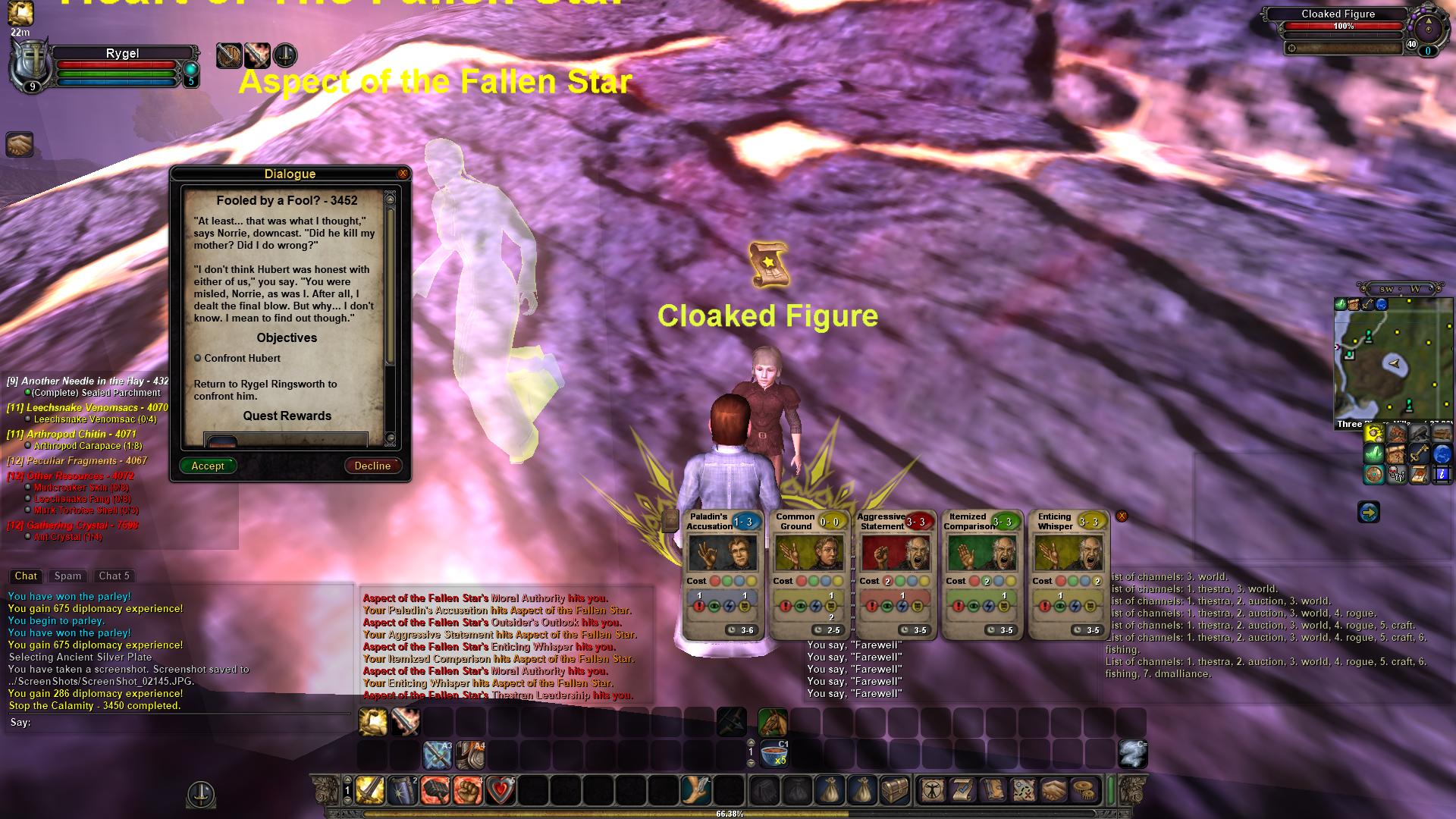This screenshot has width=1456, height=819.
Task: Close the Dialogue window
Action: point(403,174)
